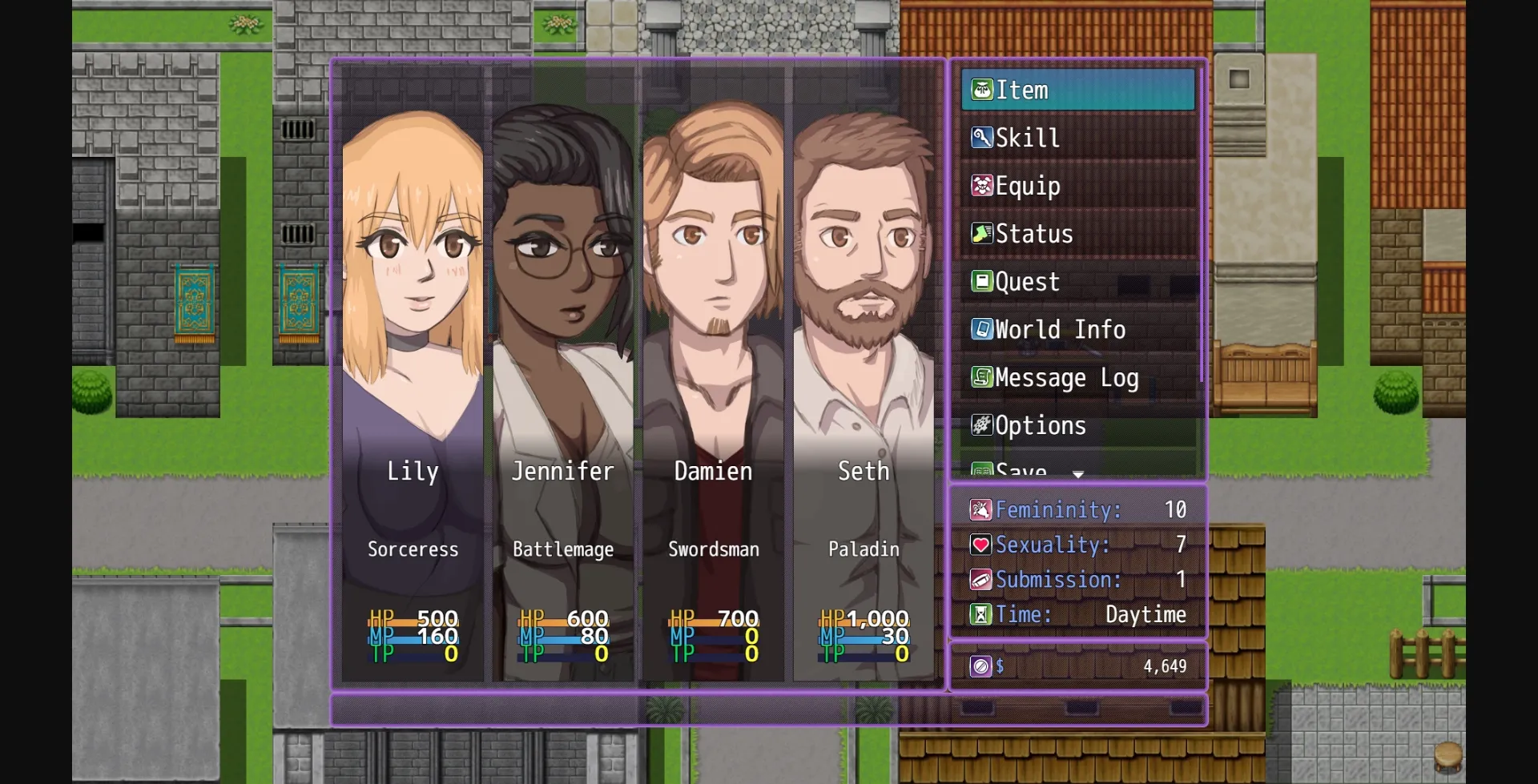Click the Item bag icon

[x=980, y=90]
